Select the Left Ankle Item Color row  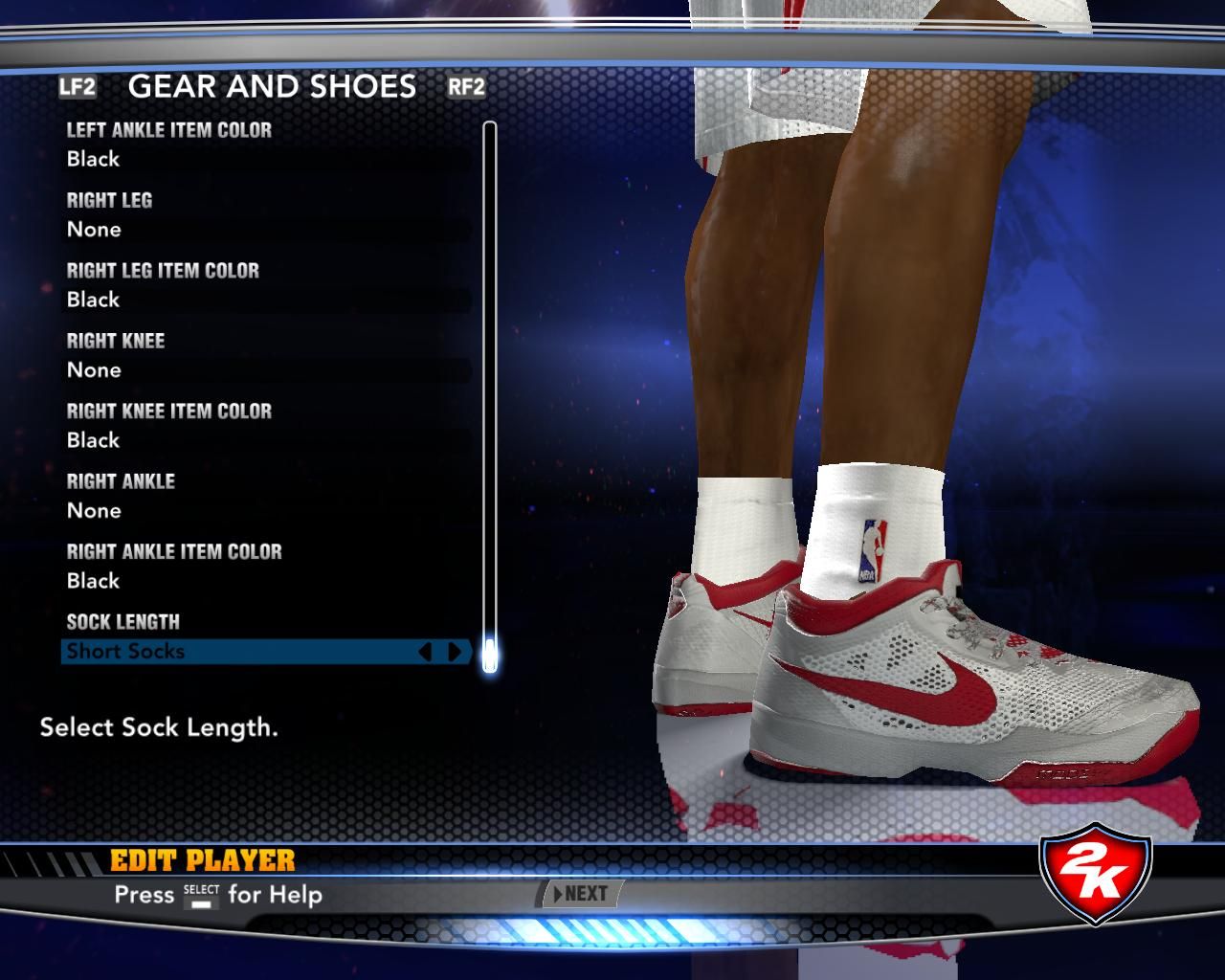coord(266,159)
